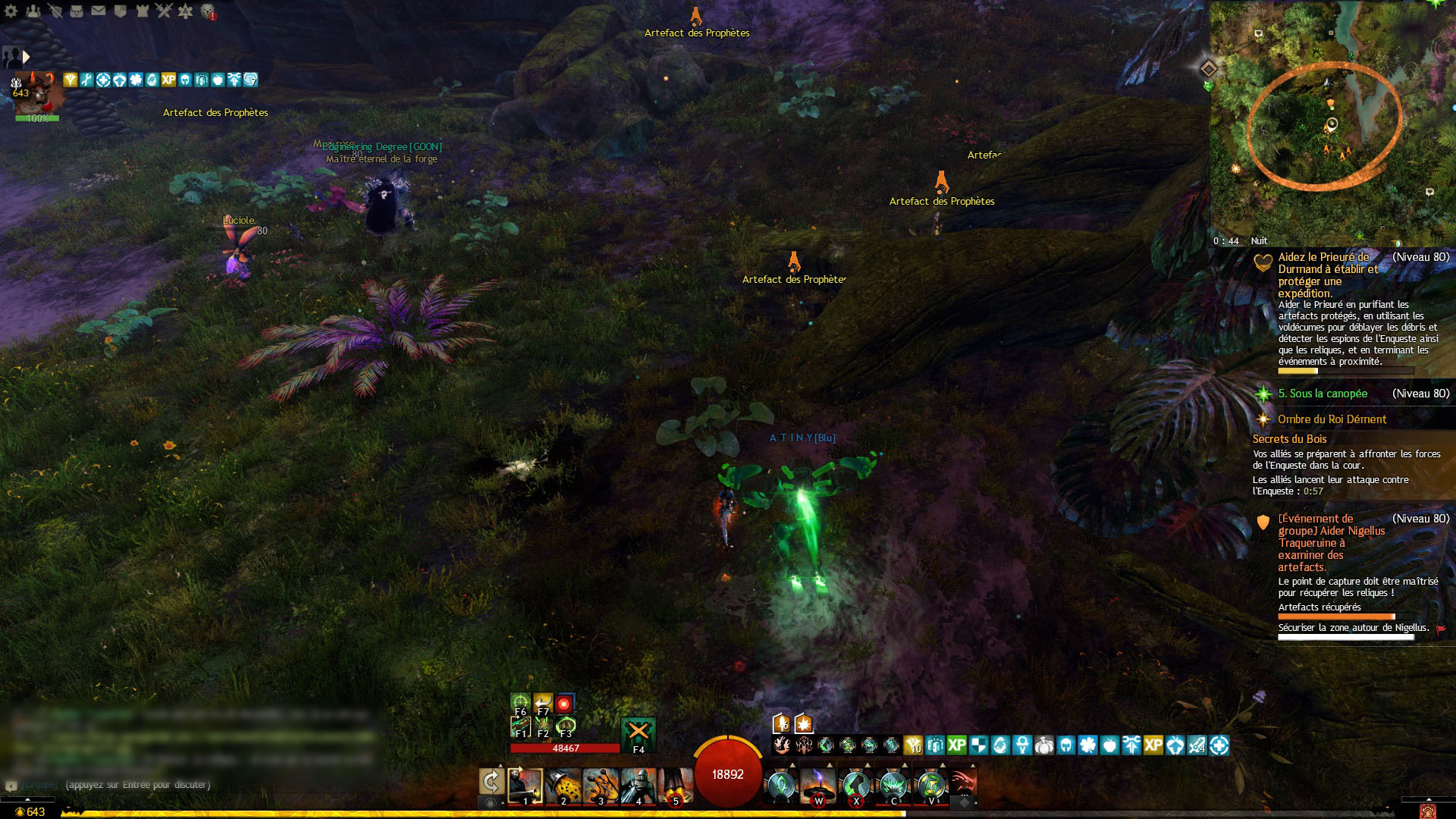The height and width of the screenshot is (819, 1456).
Task: Open the PvP crossed swords panel
Action: coord(164,11)
